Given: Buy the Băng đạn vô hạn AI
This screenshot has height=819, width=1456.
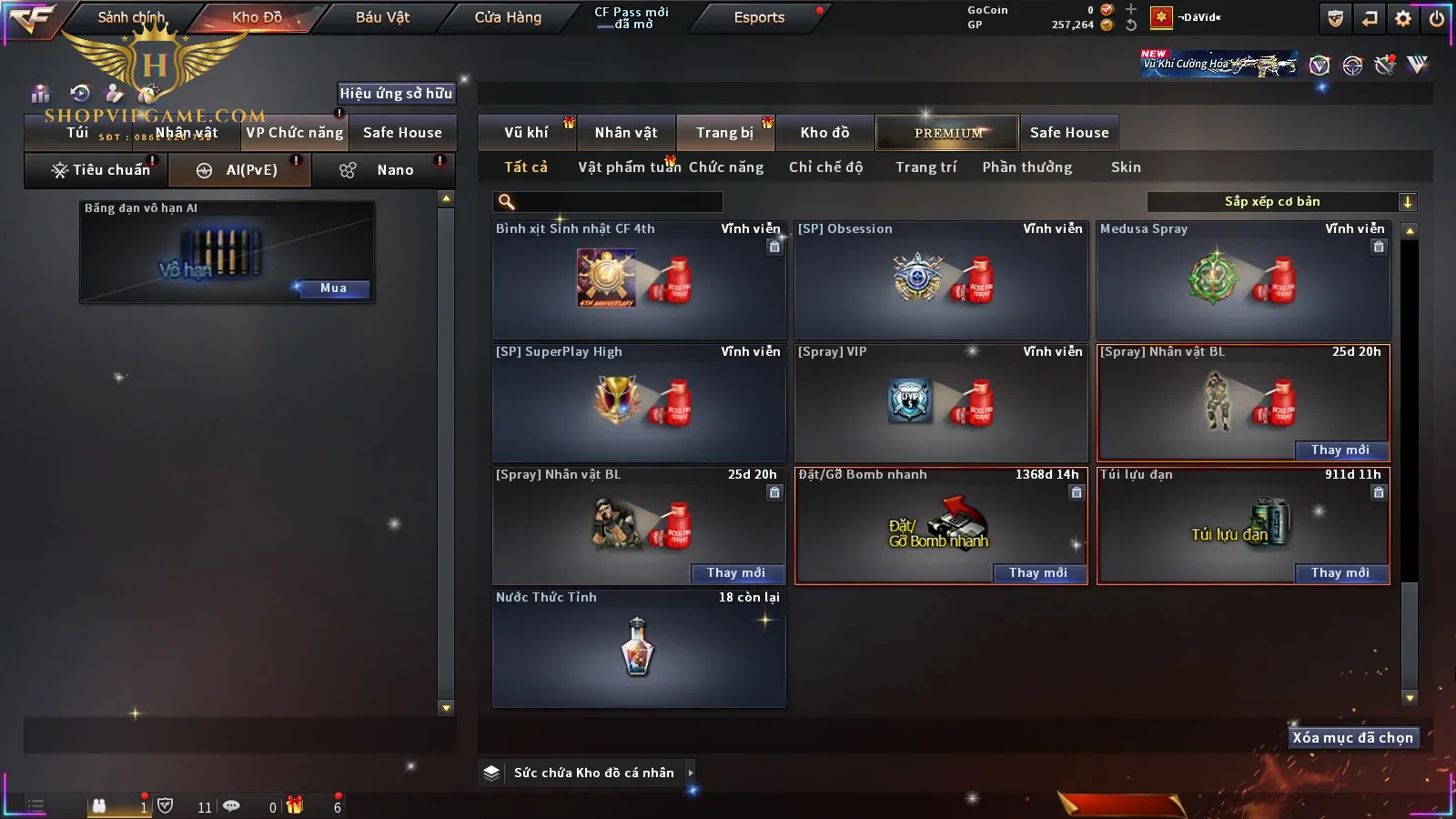Looking at the screenshot, I should pos(333,288).
